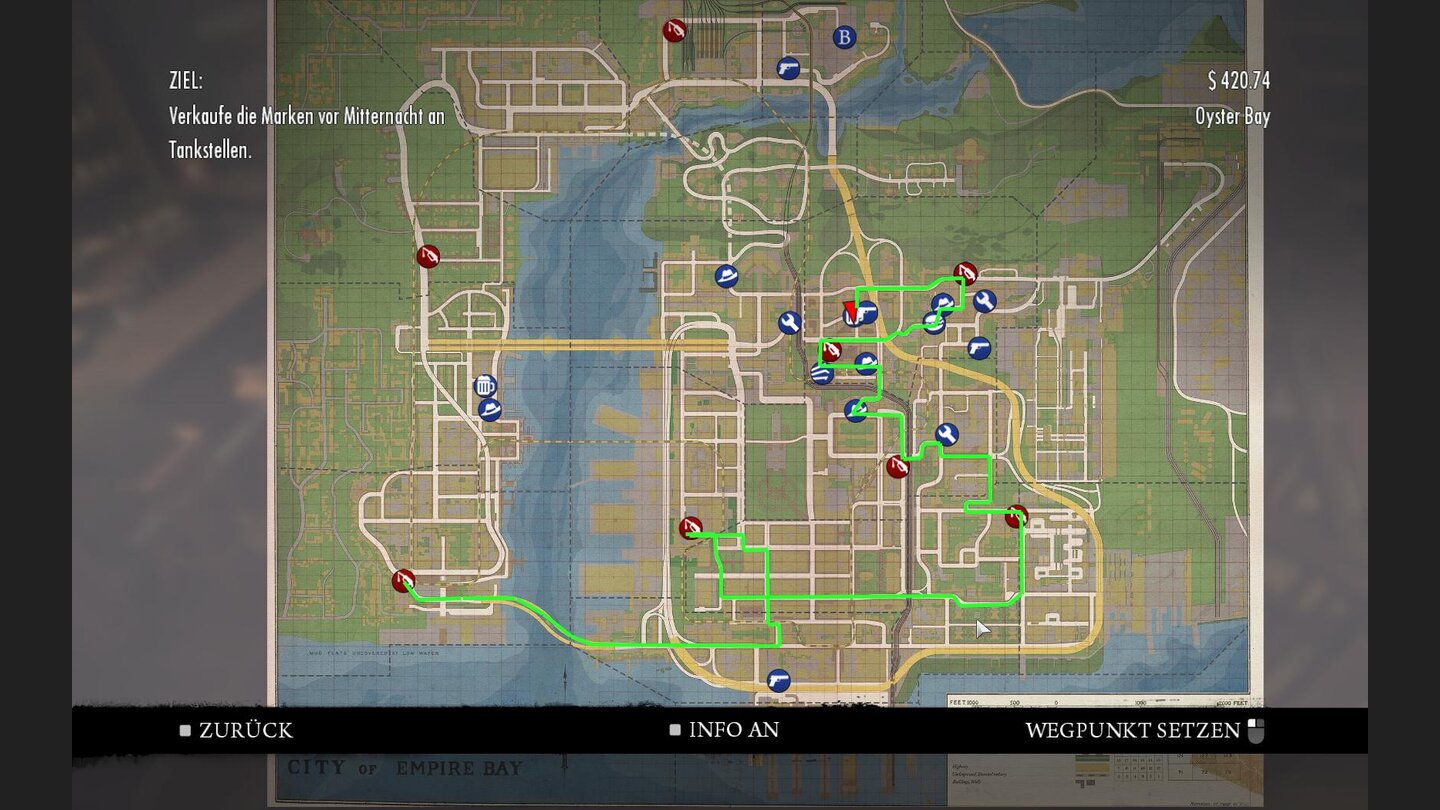Click the beer mug bar icon on the west side
Screen dimensions: 1440x810
(486, 385)
